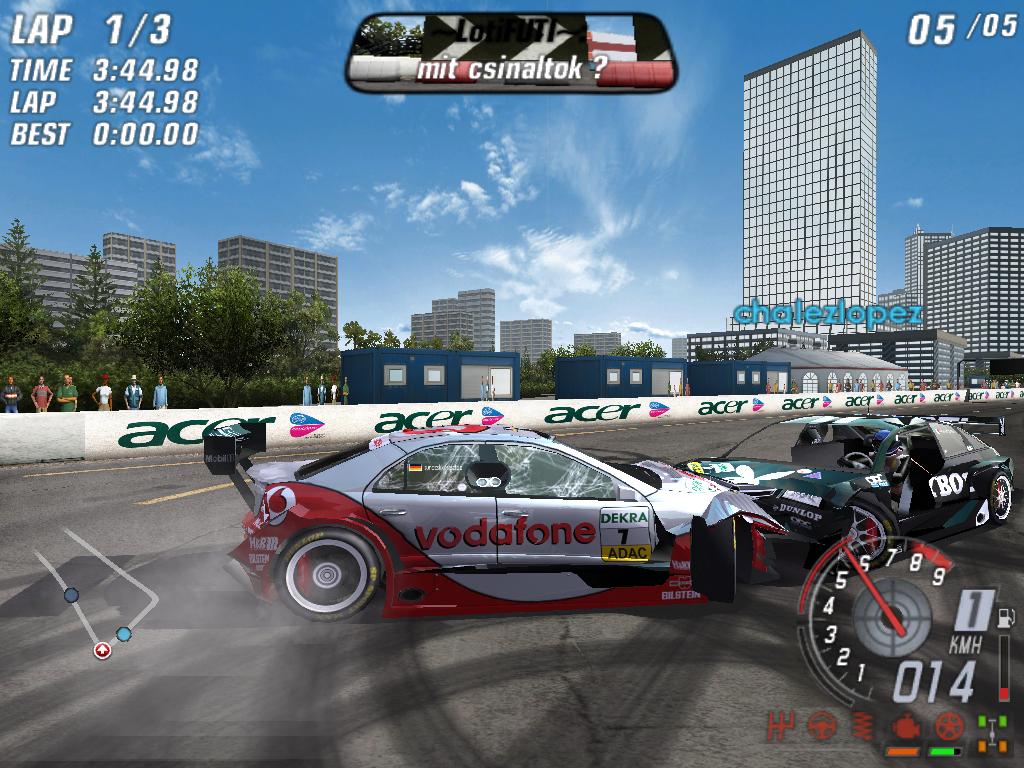
Task: Click the rear-view mirror display
Action: pos(511,51)
